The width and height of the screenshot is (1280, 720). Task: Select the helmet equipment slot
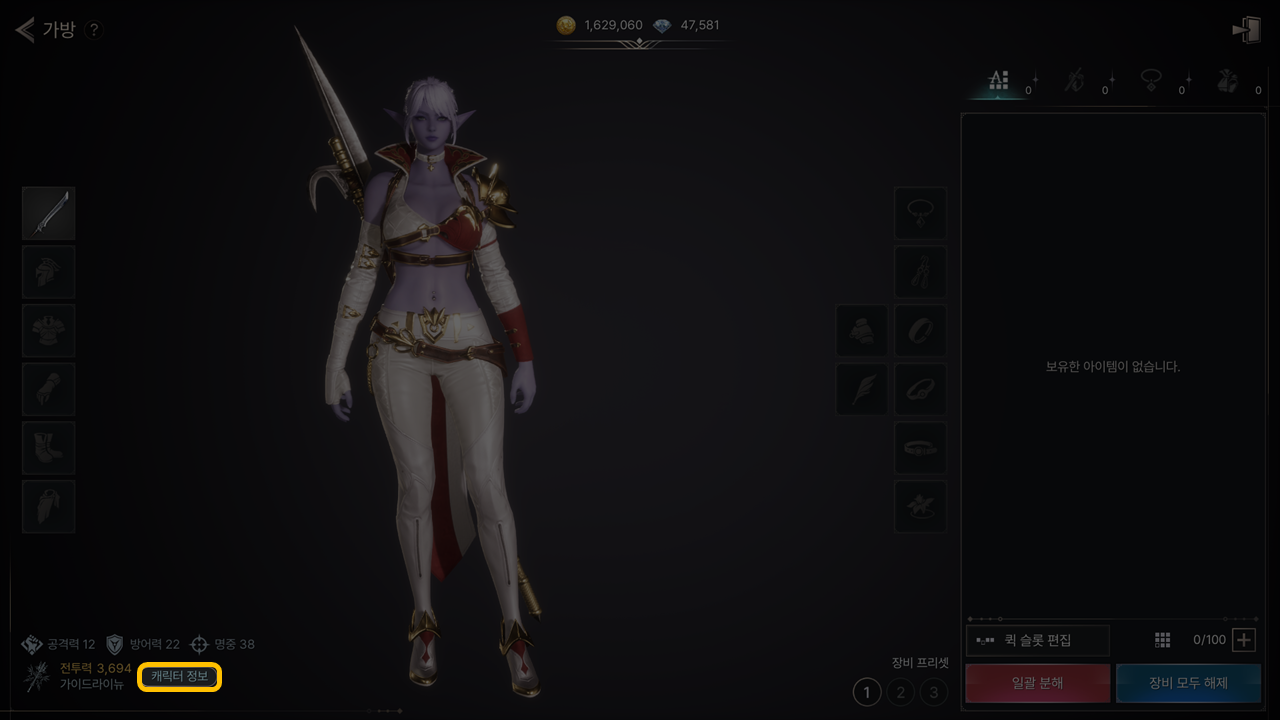pos(49,272)
